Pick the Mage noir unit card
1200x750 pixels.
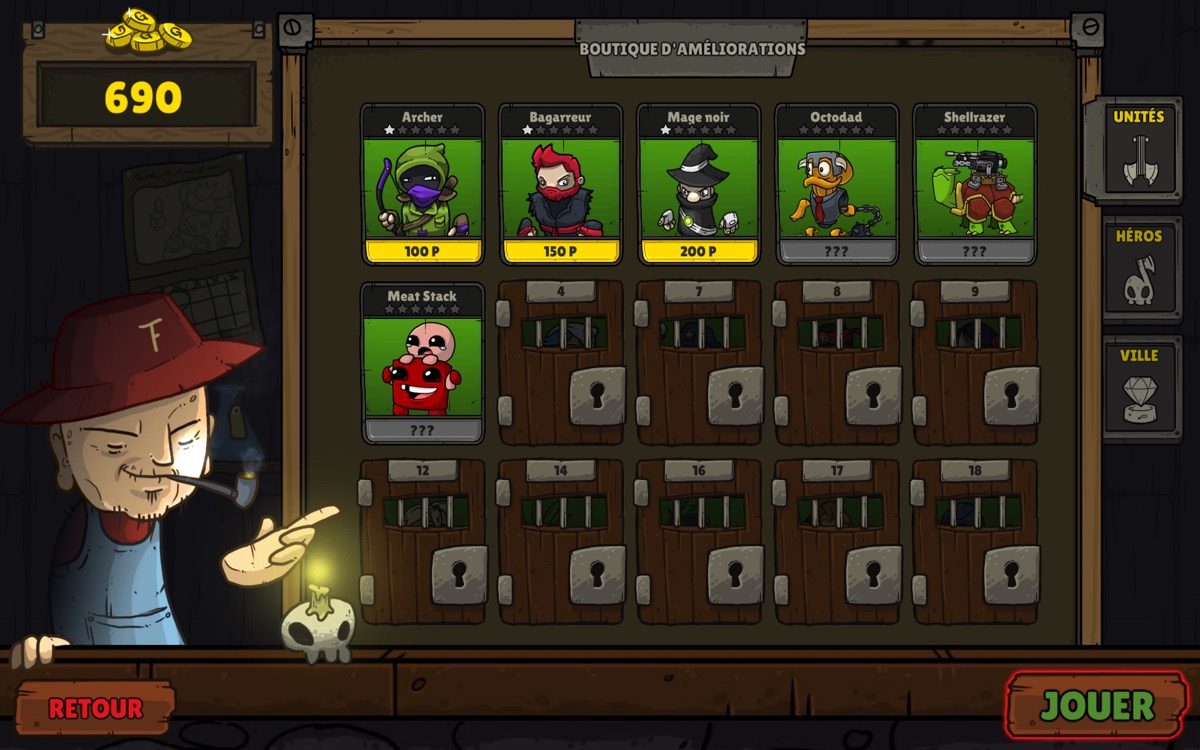tap(698, 186)
